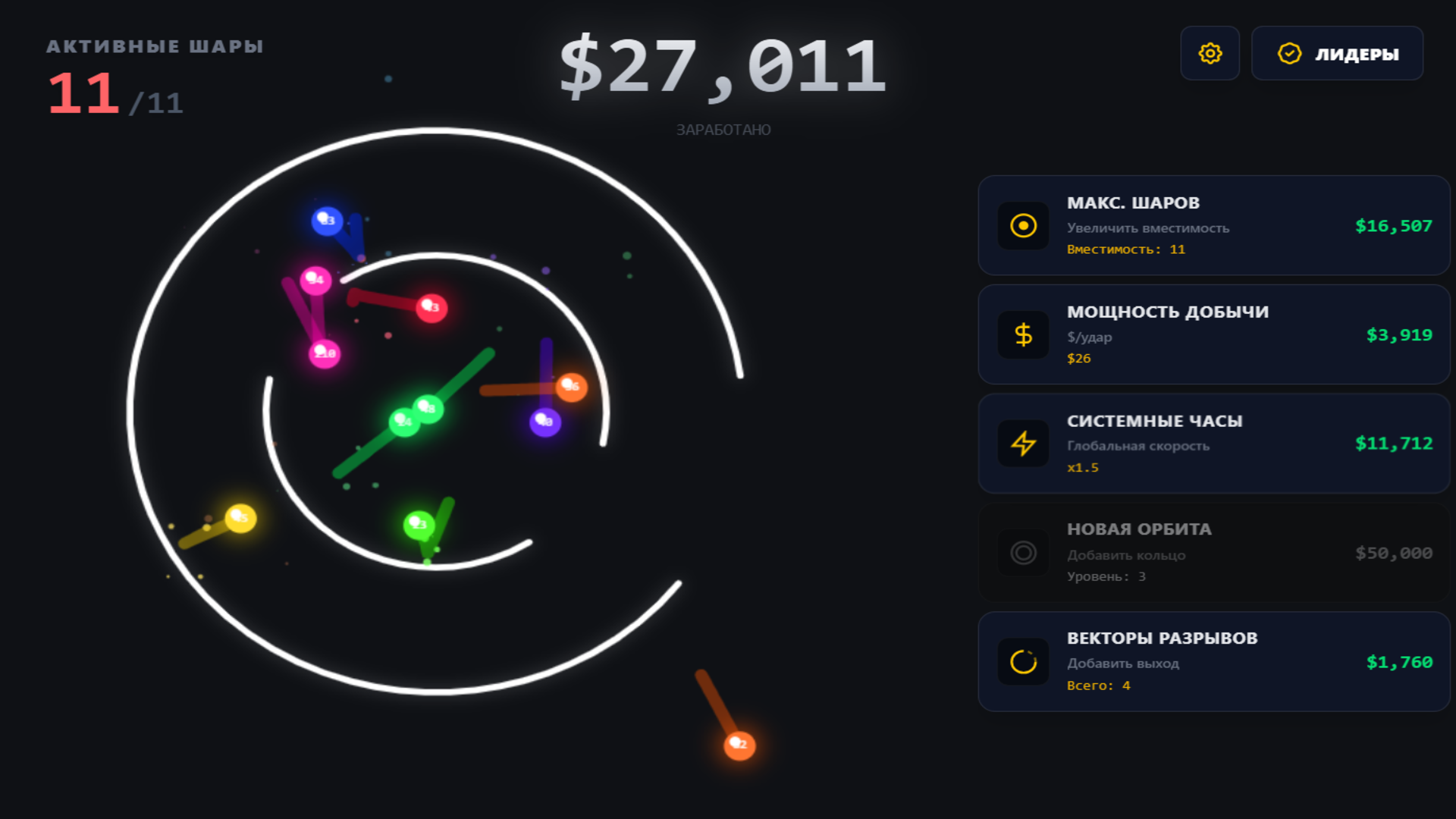The width and height of the screenshot is (1456, 819).
Task: Click the concentric rings icon on НОВАЯ ОРБИТА
Action: (x=1023, y=553)
